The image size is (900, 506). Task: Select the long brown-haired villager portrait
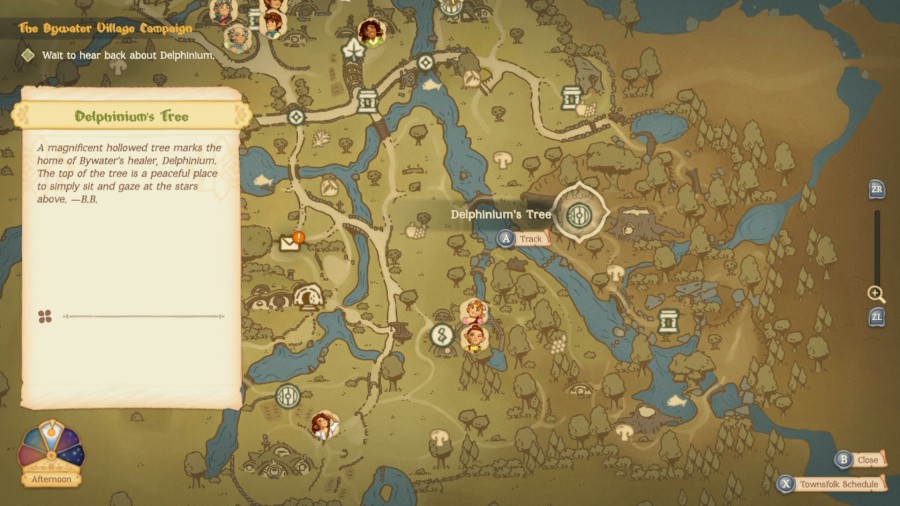point(323,426)
